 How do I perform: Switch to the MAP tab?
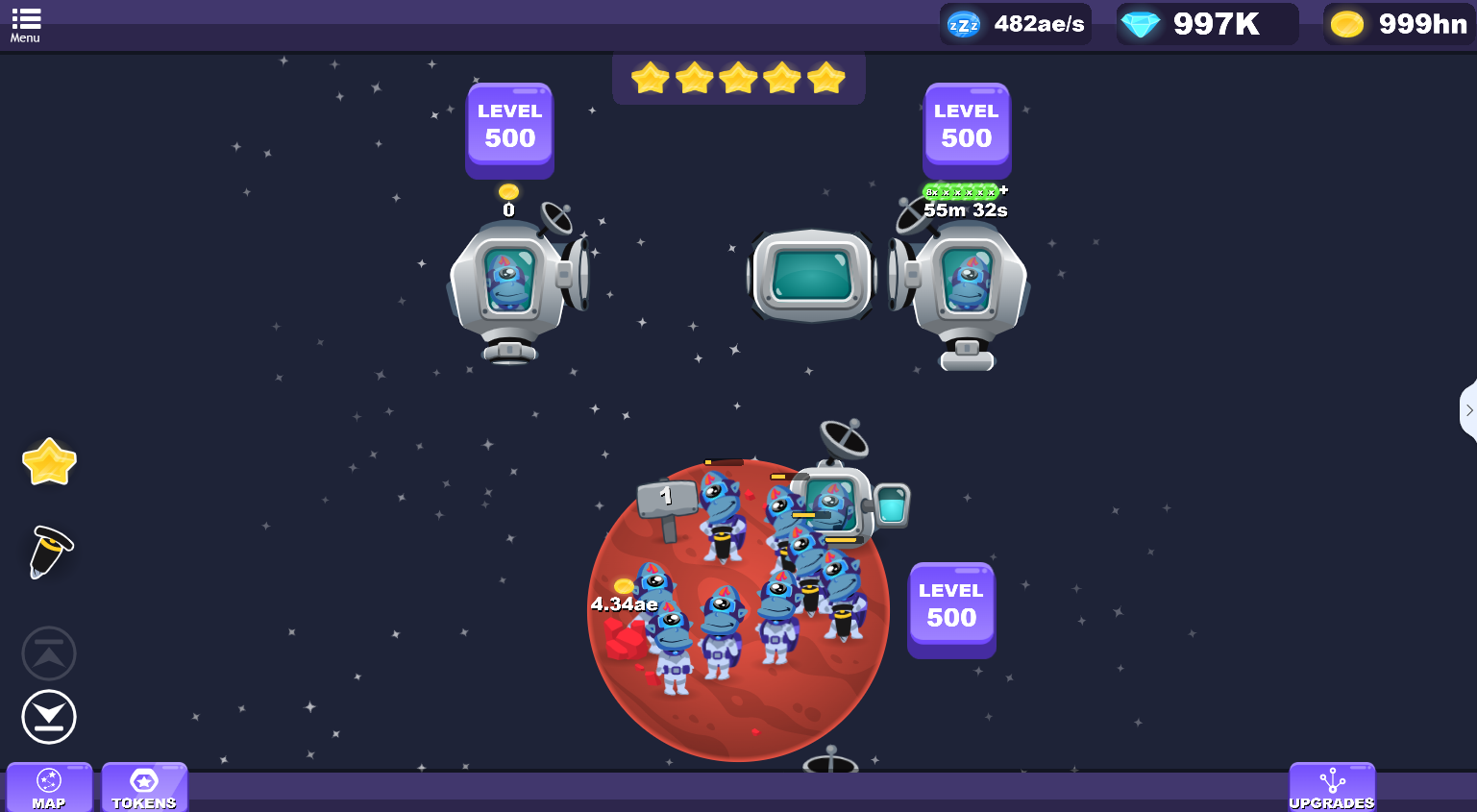click(x=49, y=788)
